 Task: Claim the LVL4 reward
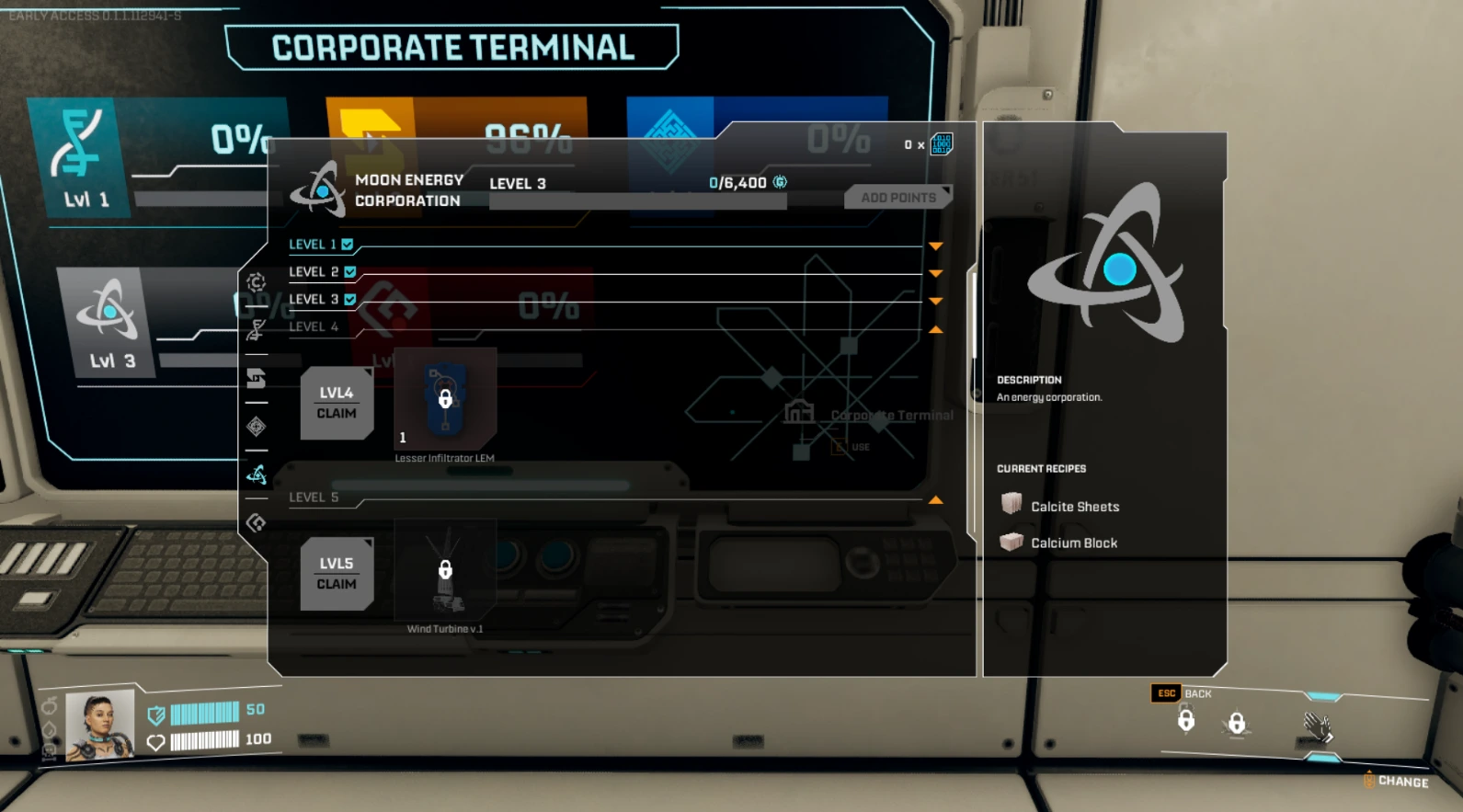(337, 403)
